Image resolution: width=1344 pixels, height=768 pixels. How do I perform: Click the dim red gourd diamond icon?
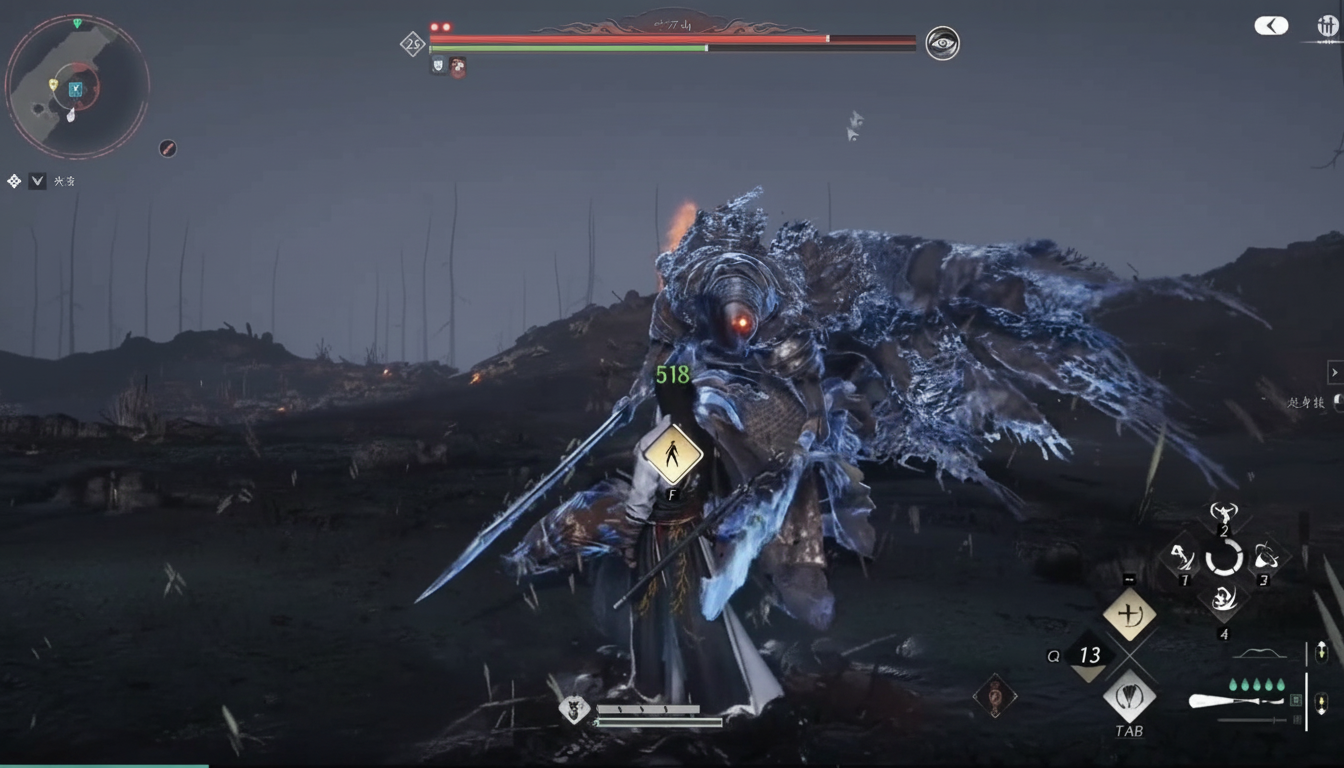tap(994, 696)
